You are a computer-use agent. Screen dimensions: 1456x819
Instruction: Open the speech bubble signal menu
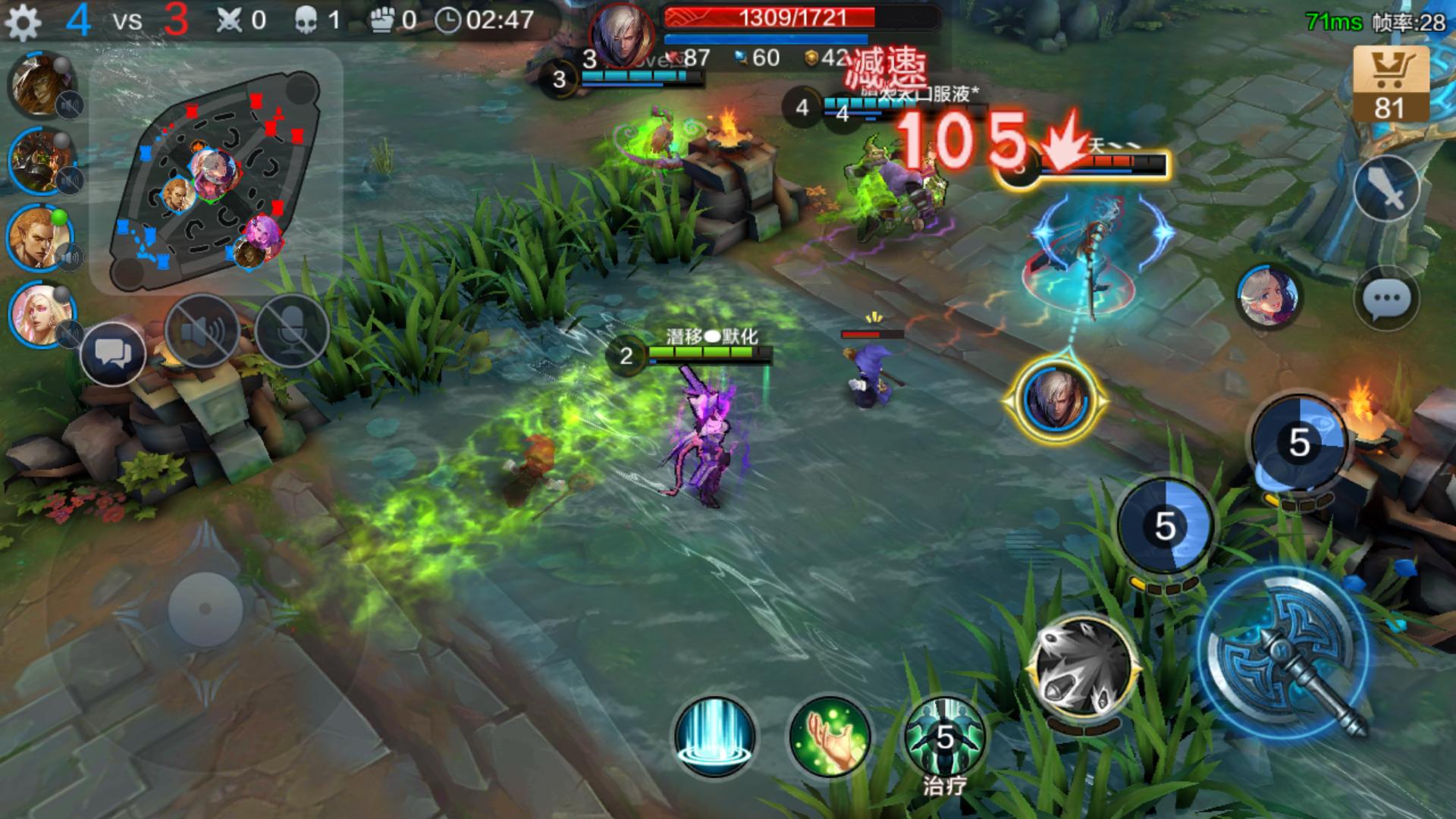pos(1386,298)
